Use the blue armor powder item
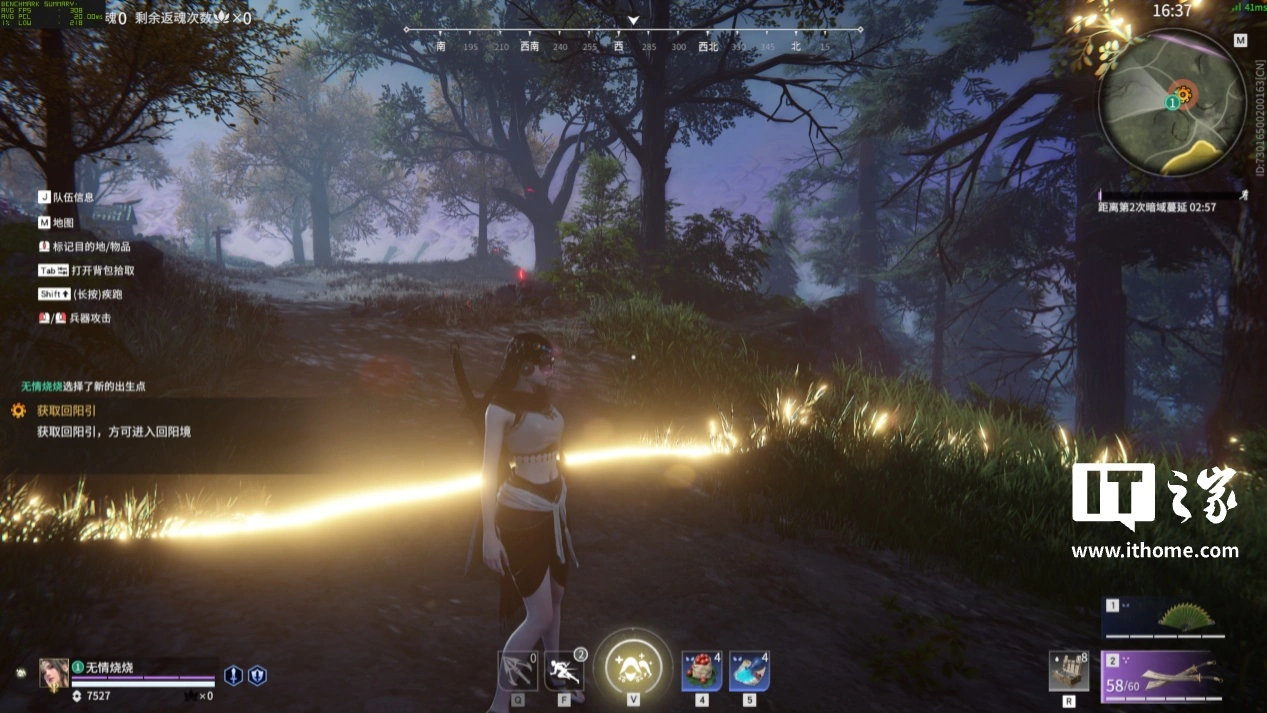 click(749, 671)
